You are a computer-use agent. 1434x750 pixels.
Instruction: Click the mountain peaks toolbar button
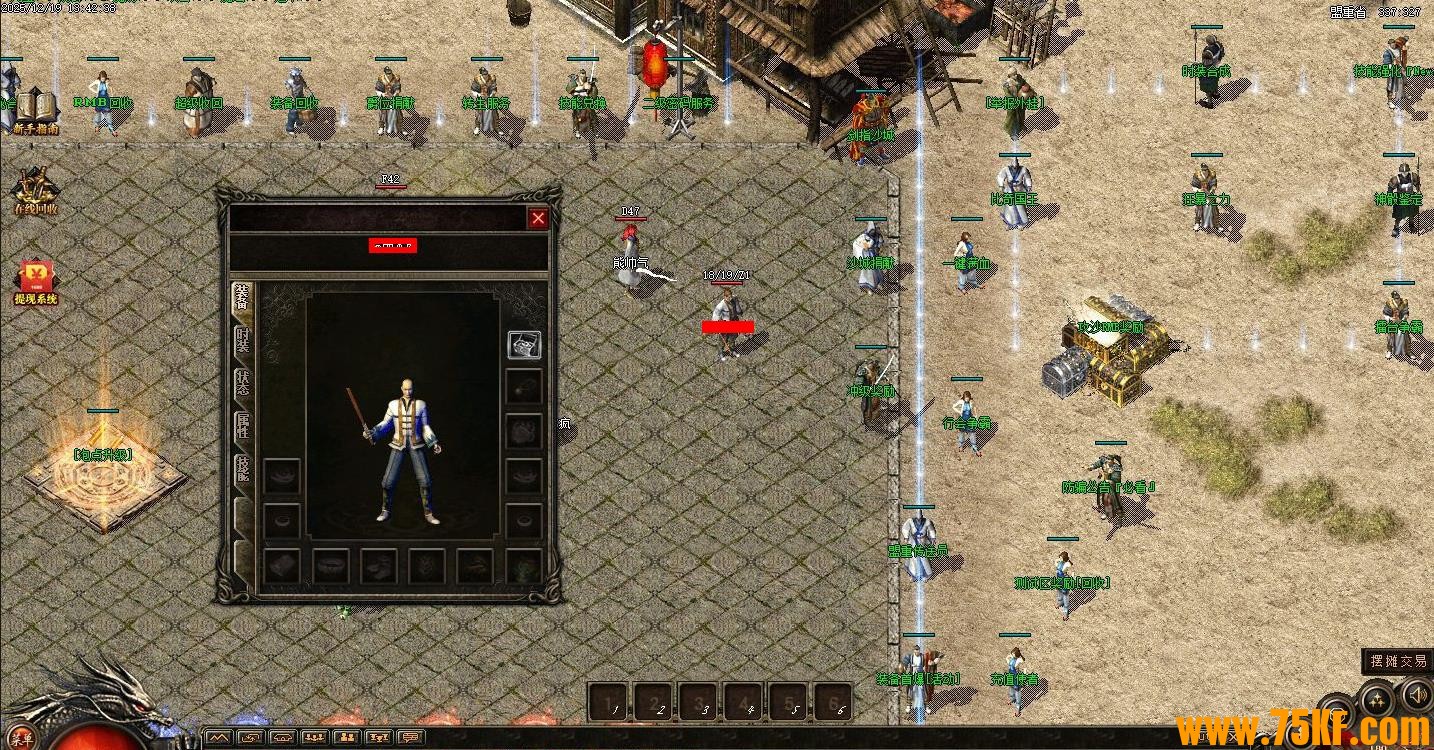(219, 739)
